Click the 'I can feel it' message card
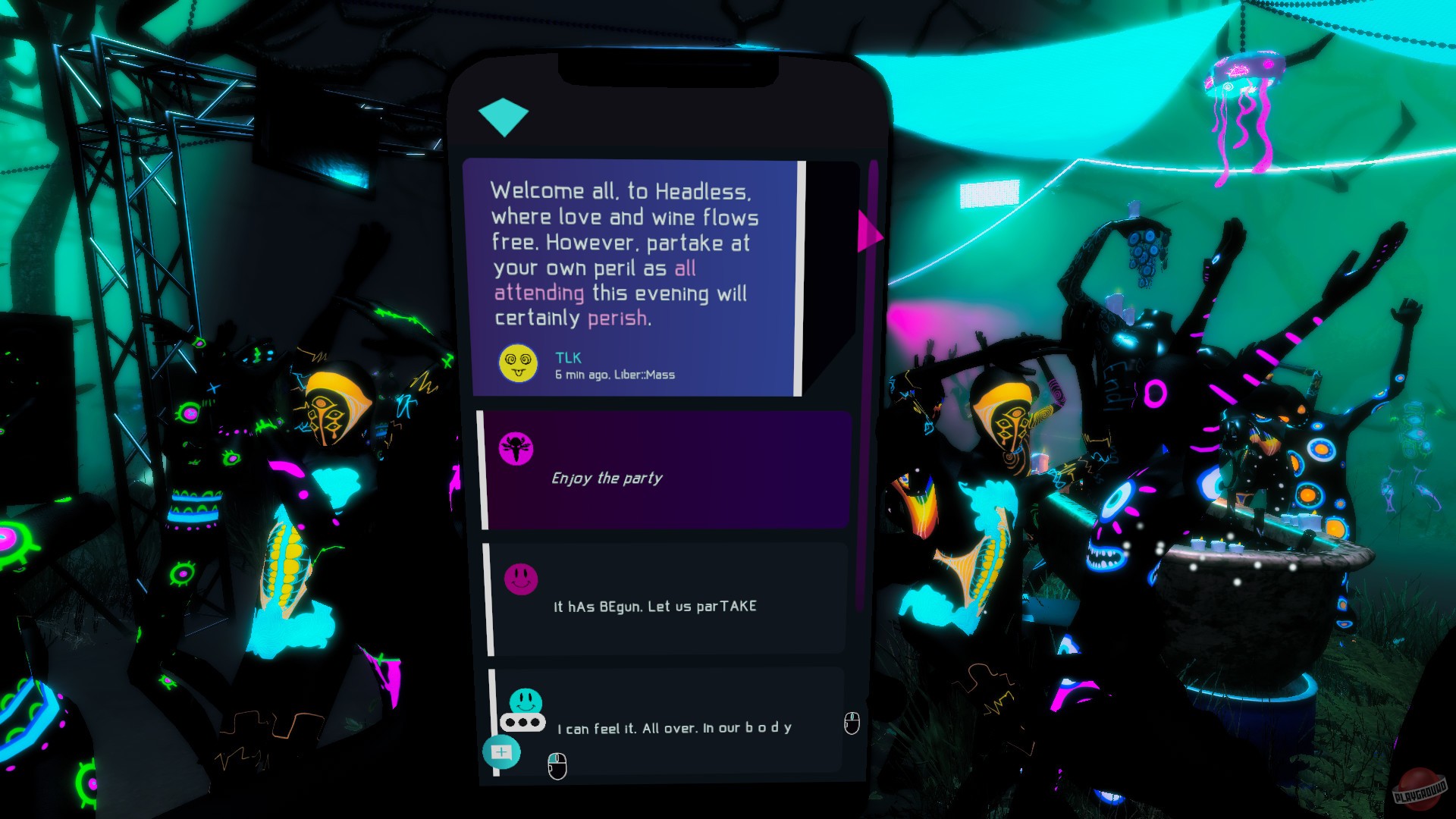The width and height of the screenshot is (1456, 819). pyautogui.click(x=675, y=726)
